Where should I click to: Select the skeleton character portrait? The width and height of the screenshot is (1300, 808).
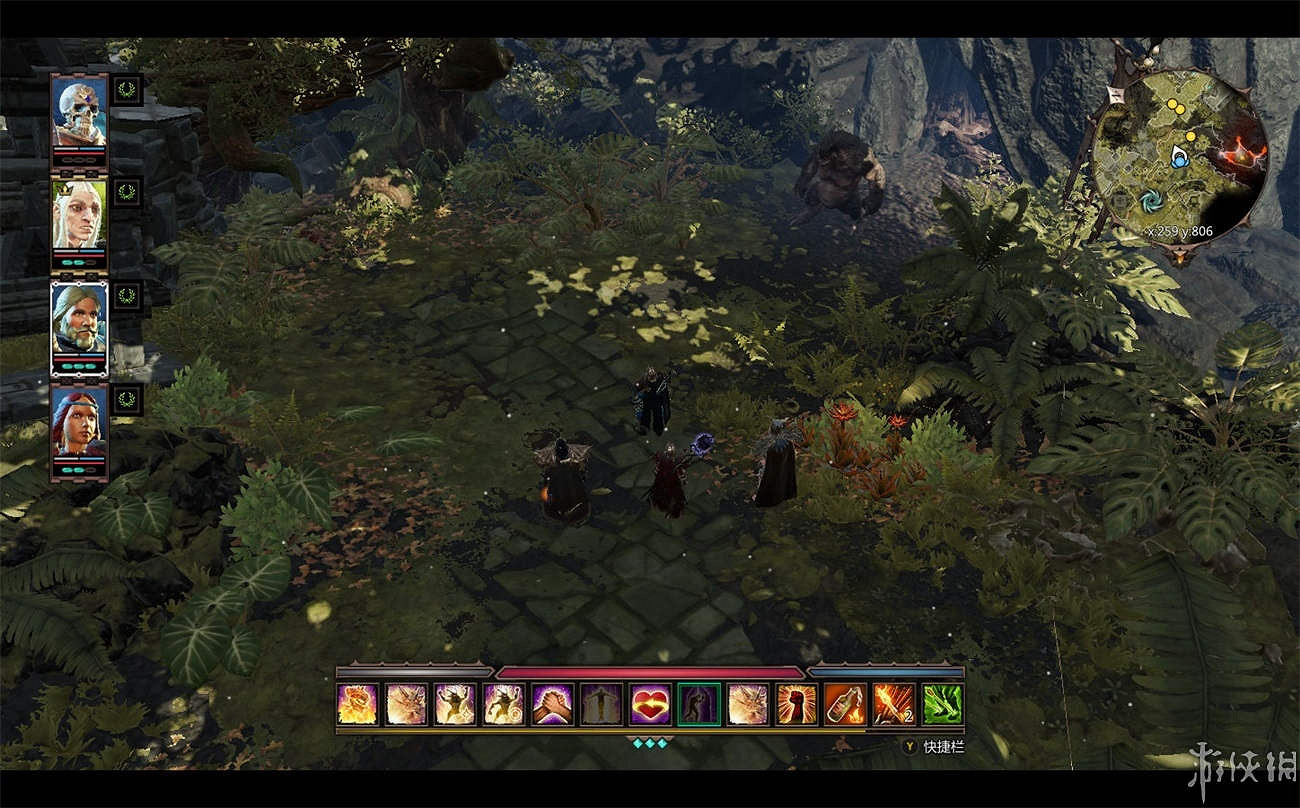(x=79, y=112)
